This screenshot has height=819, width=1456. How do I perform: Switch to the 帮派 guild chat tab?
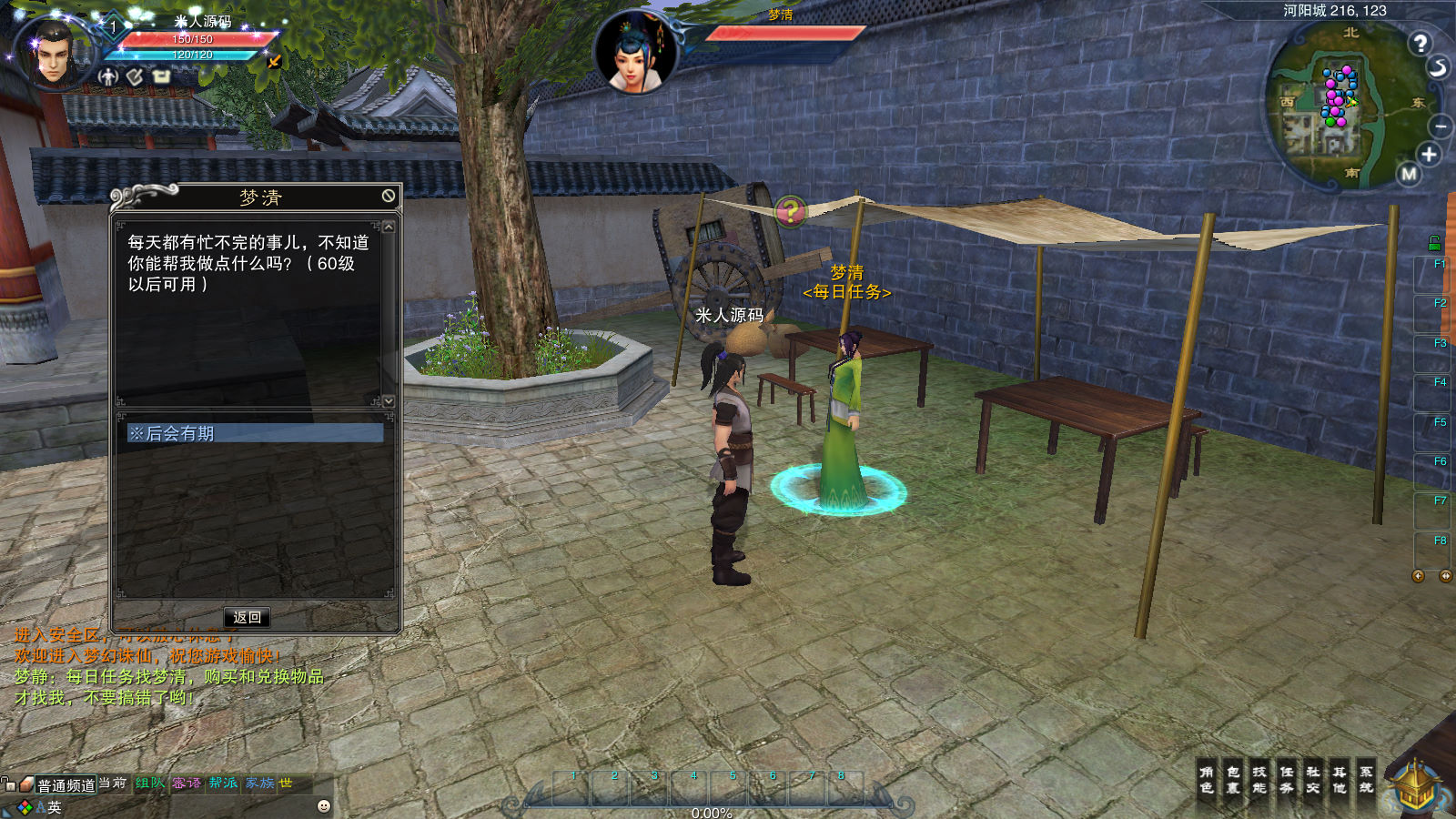(x=223, y=784)
